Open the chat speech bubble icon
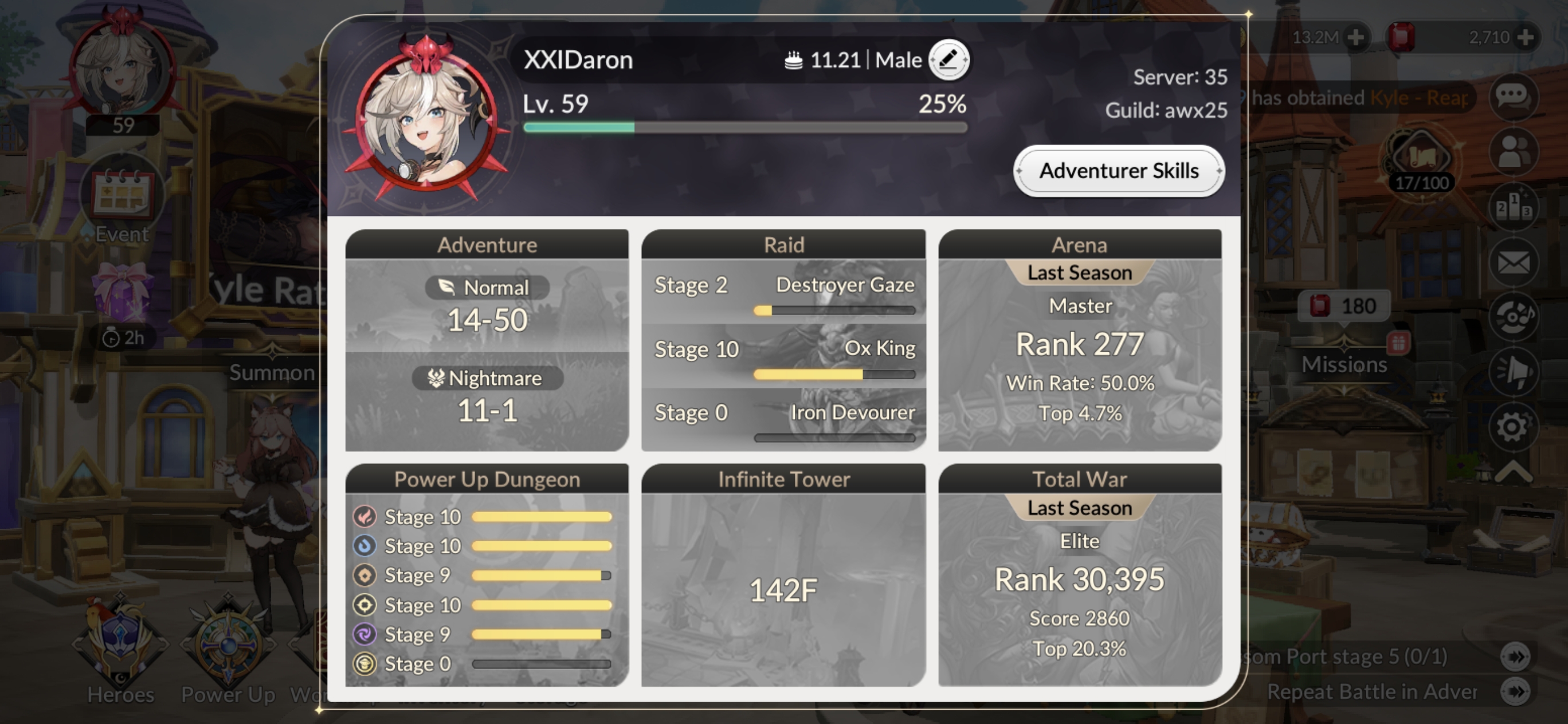1568x724 pixels. tap(1512, 96)
